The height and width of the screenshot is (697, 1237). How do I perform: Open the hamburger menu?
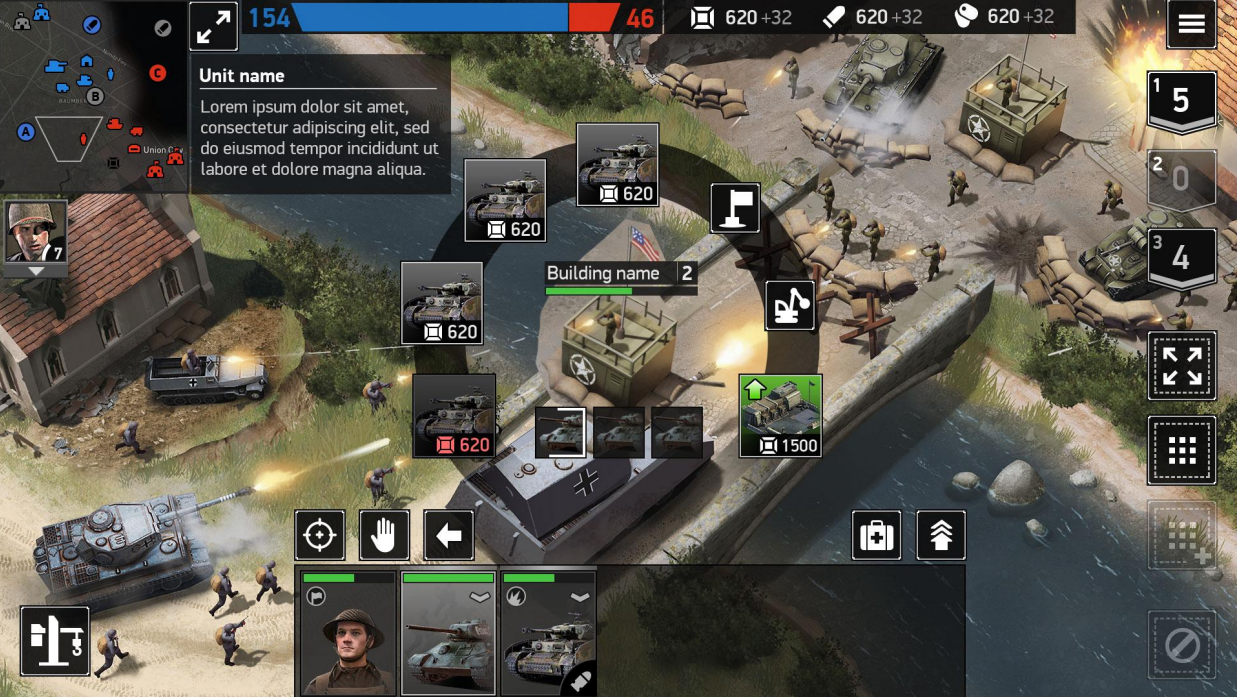point(1191,25)
